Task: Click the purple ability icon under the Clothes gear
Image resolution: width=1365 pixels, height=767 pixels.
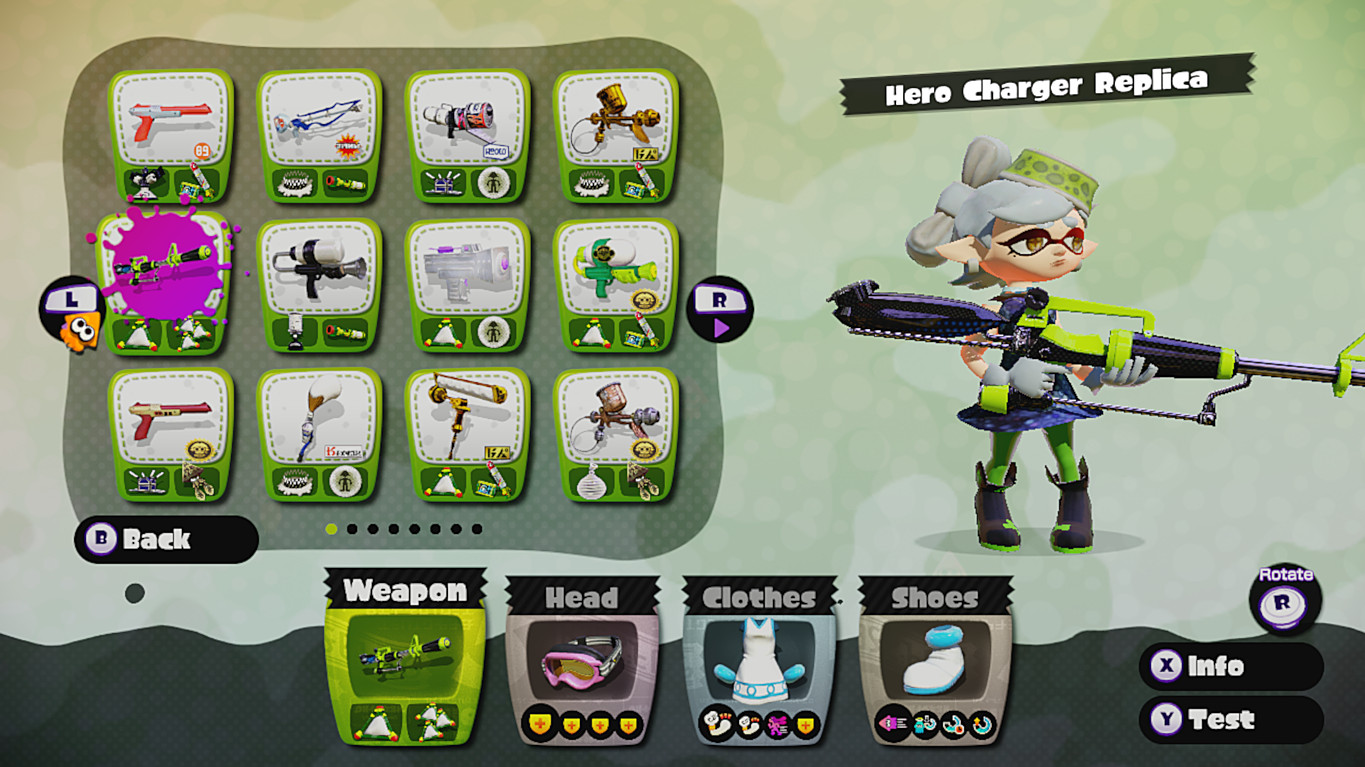Action: coord(777,722)
